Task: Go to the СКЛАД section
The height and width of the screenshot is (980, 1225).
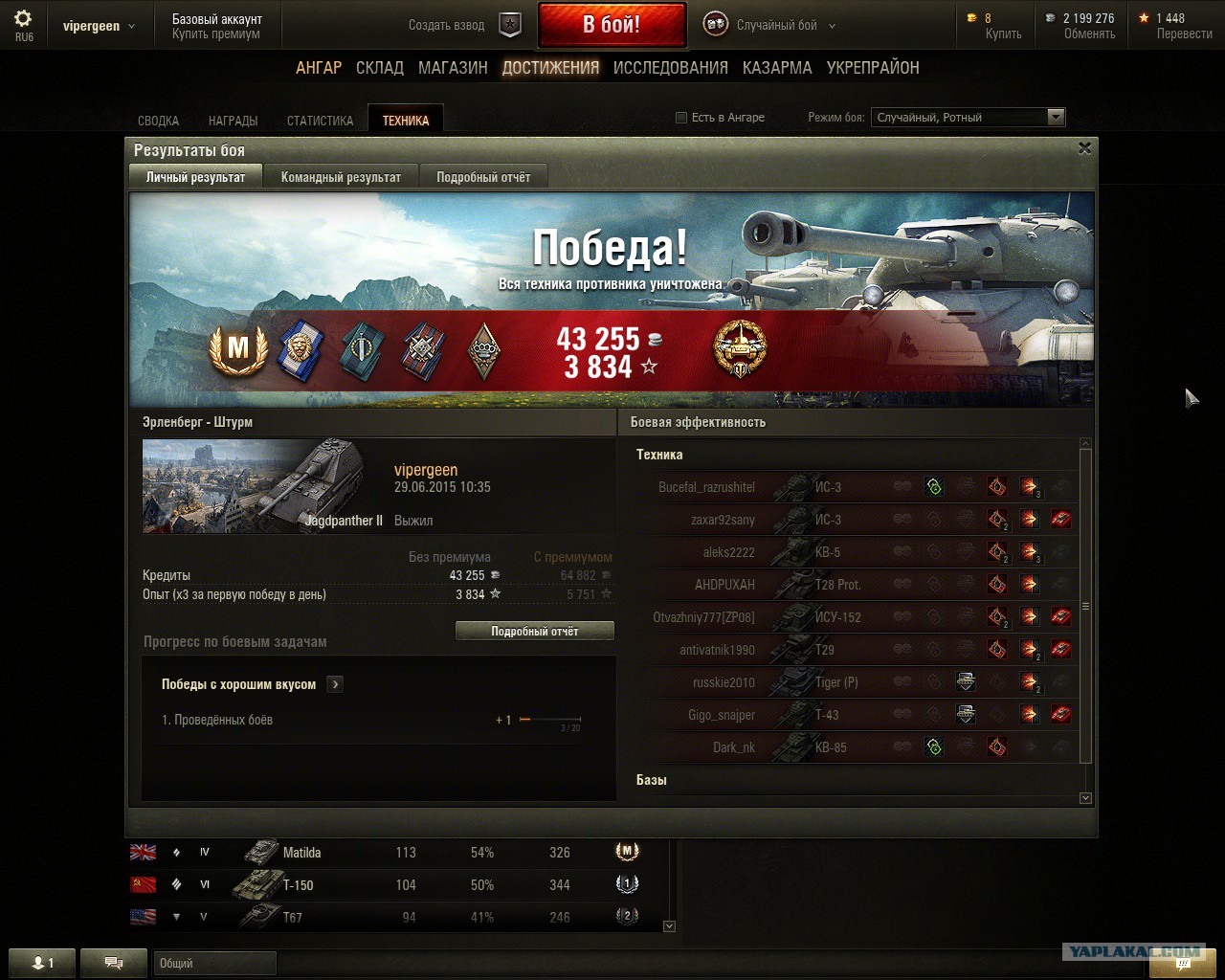Action: (x=380, y=68)
